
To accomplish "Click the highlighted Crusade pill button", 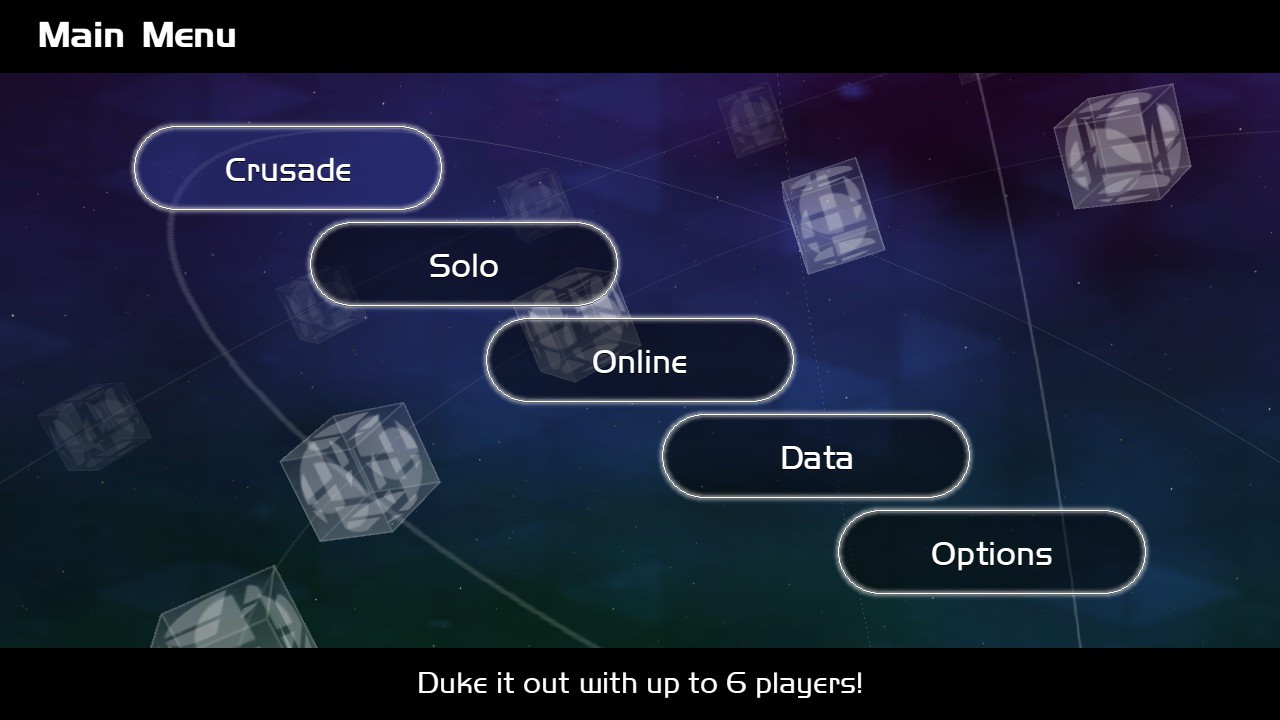I will (x=286, y=168).
